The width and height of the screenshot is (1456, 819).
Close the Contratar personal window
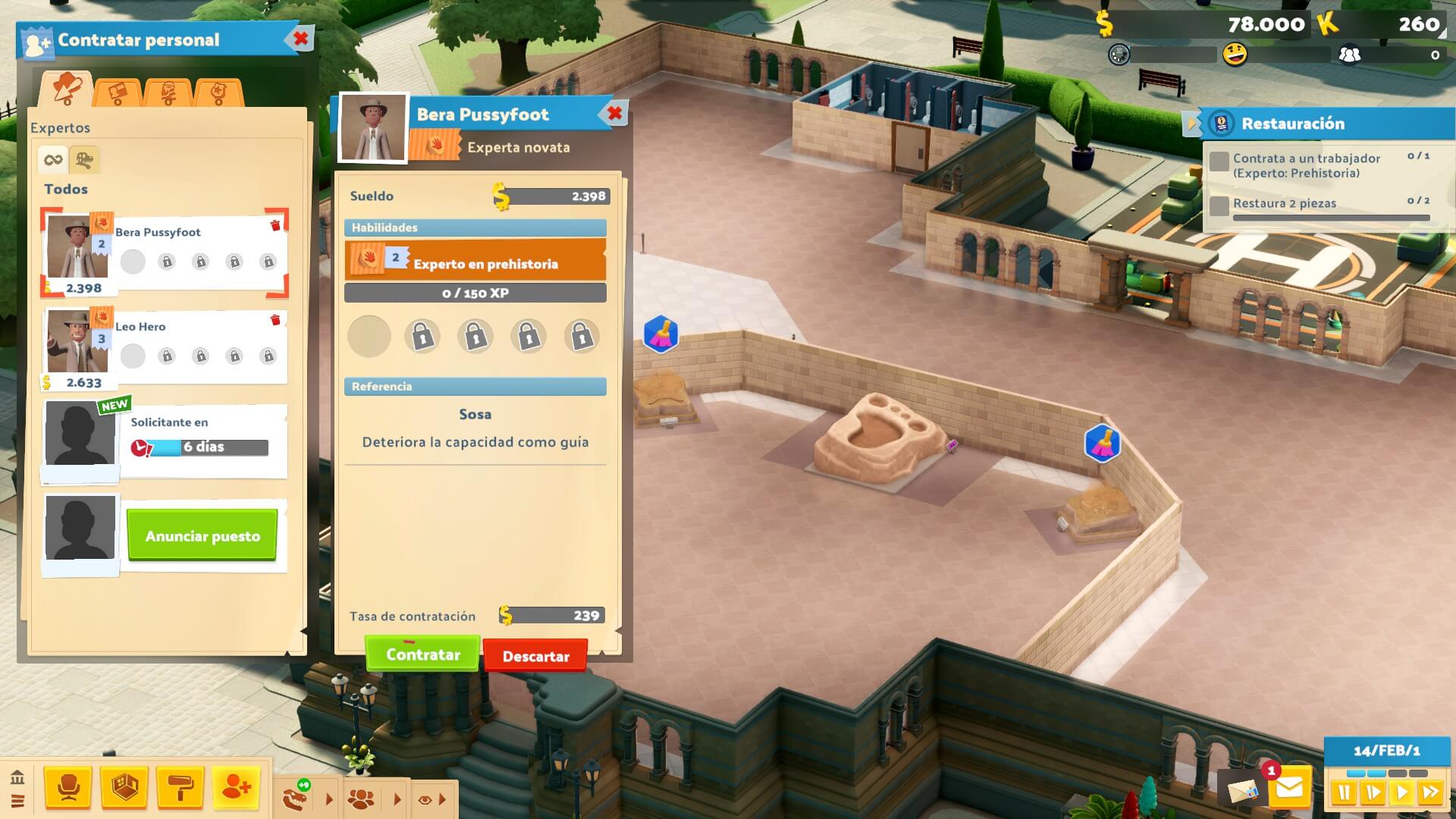pos(300,39)
